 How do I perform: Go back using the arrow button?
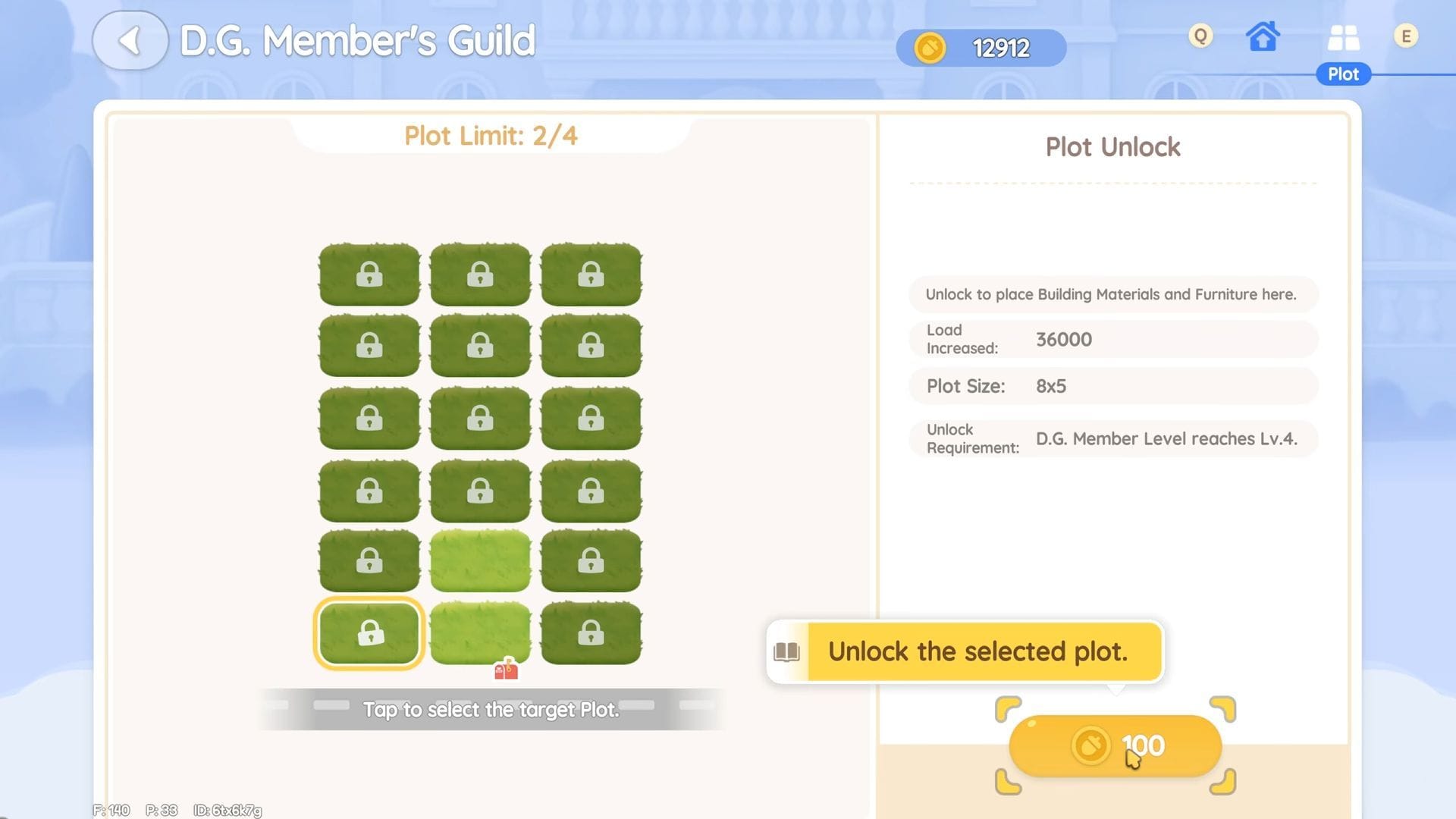click(130, 41)
